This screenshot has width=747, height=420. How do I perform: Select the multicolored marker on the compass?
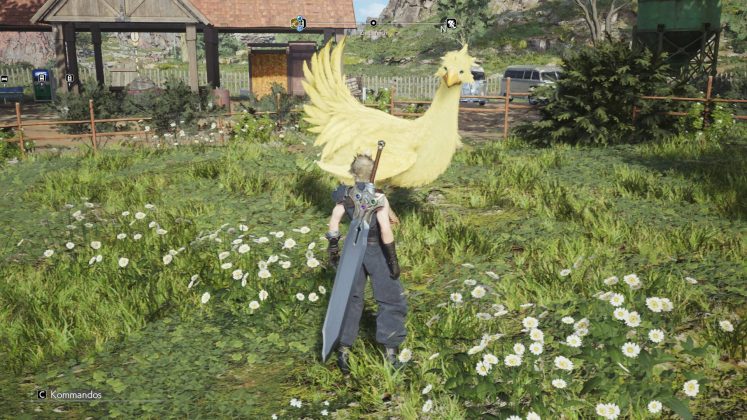pos(298,23)
